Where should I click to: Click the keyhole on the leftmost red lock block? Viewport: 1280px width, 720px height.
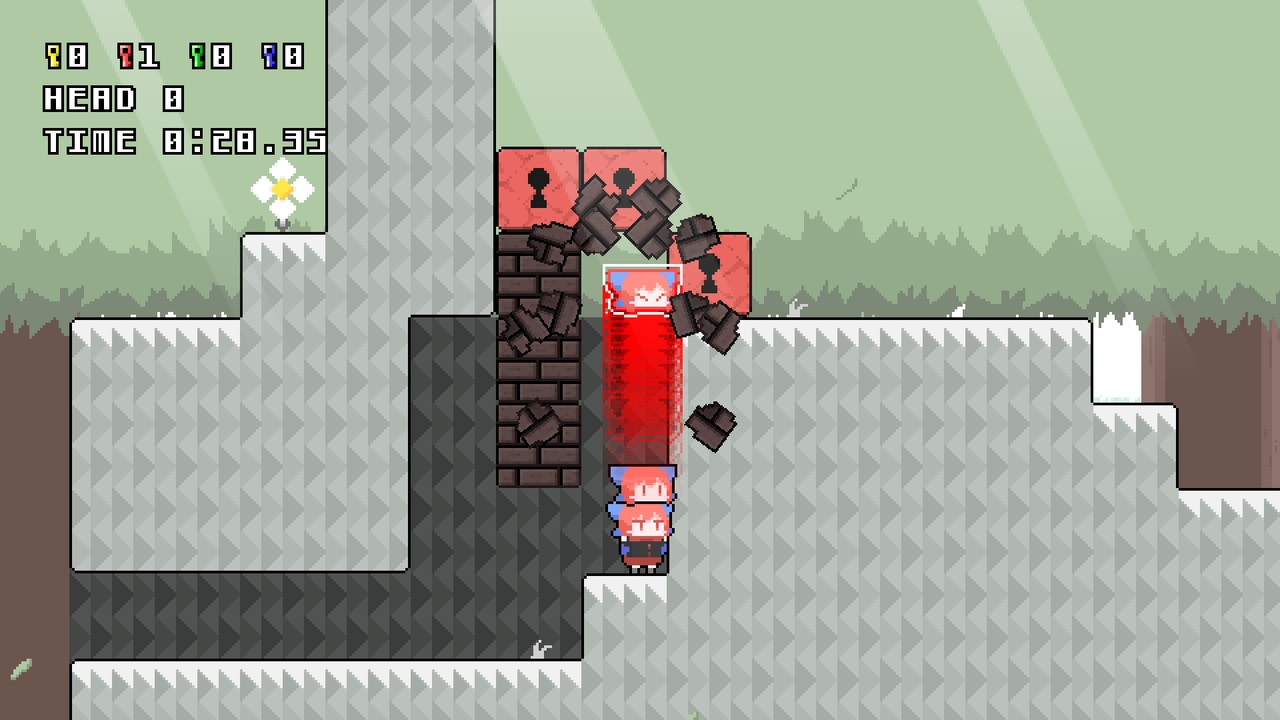click(x=539, y=187)
